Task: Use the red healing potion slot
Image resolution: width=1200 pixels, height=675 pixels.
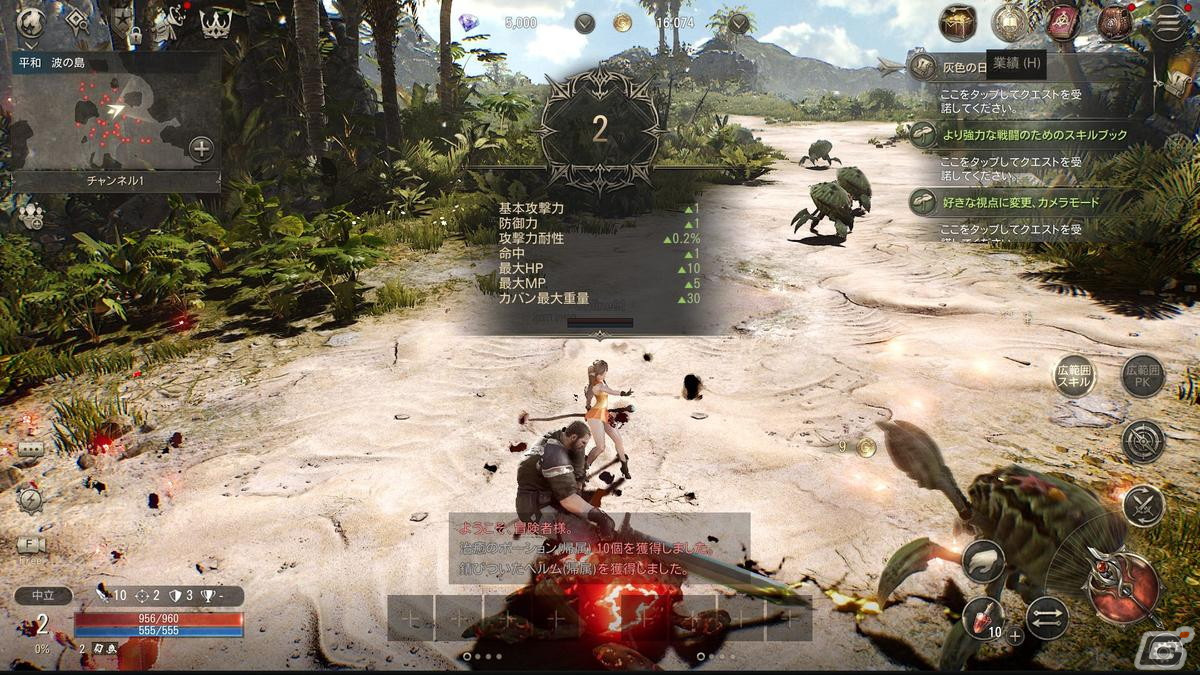Action: 984,618
